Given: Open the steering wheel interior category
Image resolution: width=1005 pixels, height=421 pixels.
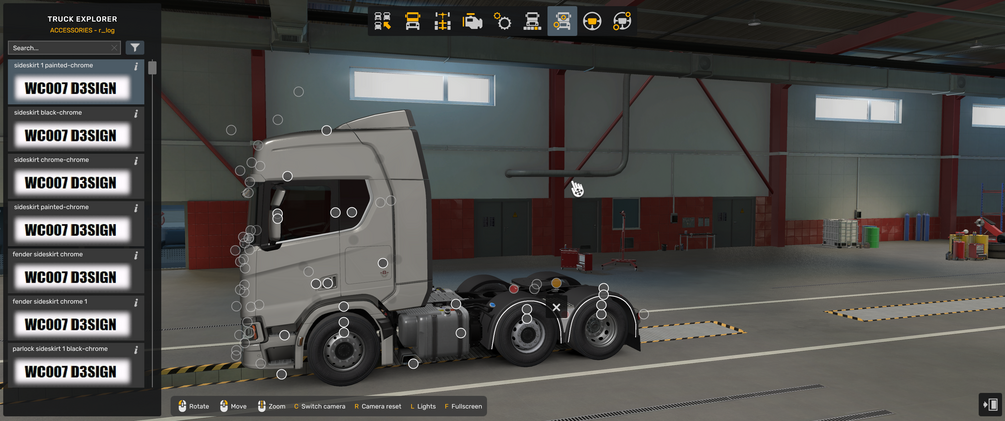Looking at the screenshot, I should tap(592, 21).
